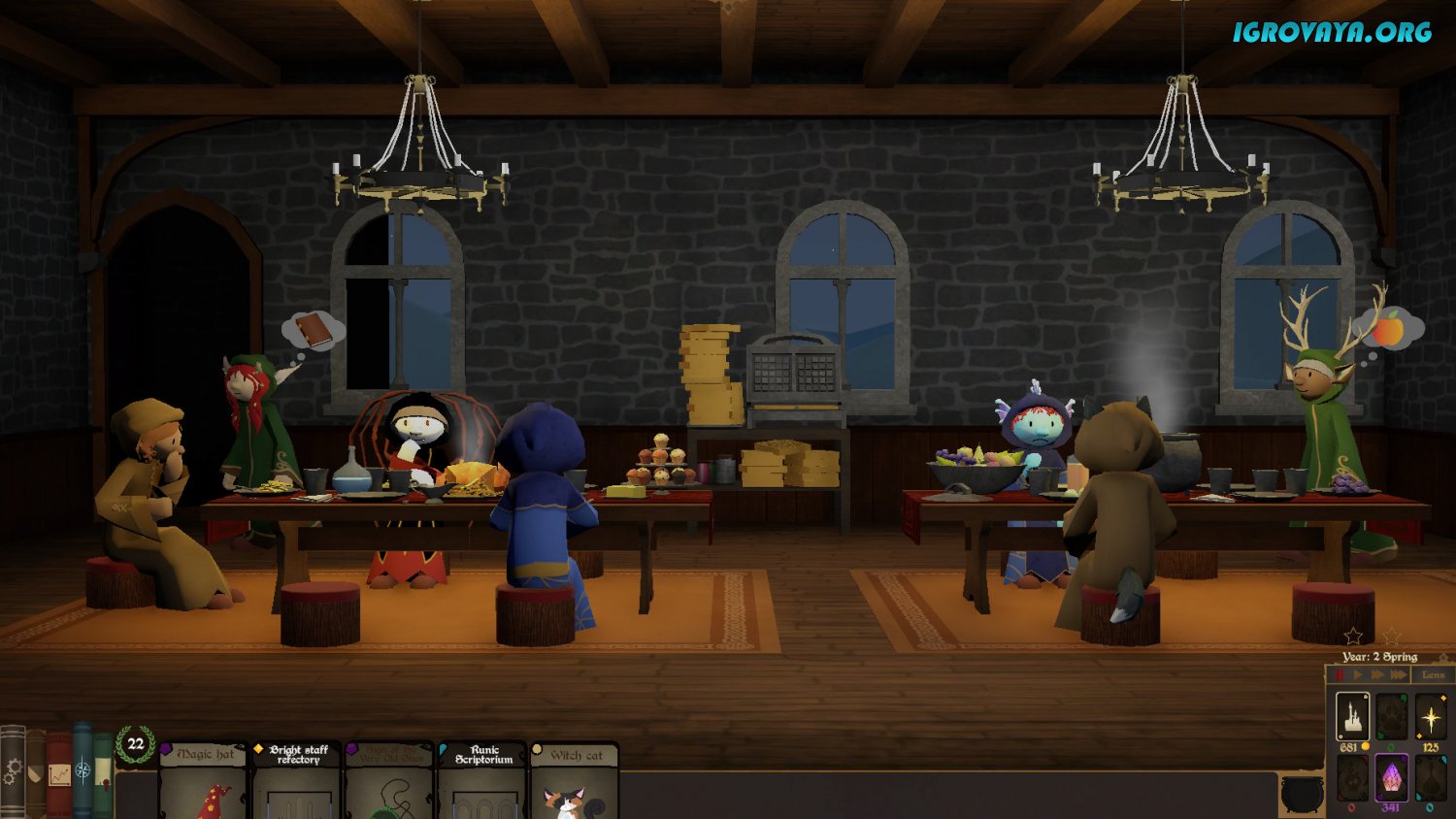The height and width of the screenshot is (819, 1456).
Task: Pause the game with the red pause button
Action: [x=1340, y=674]
